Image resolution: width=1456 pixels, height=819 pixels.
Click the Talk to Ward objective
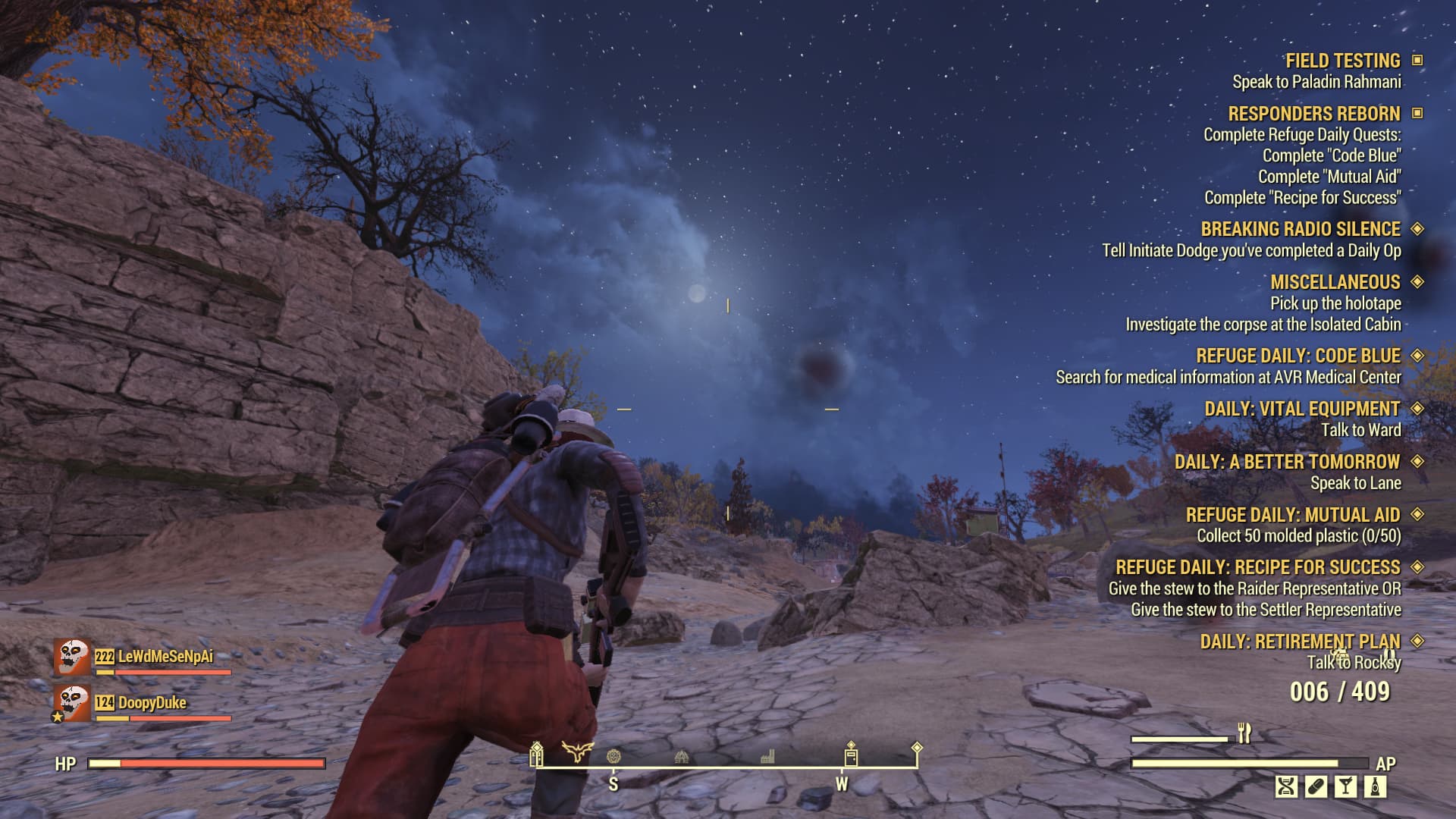[x=1362, y=428]
